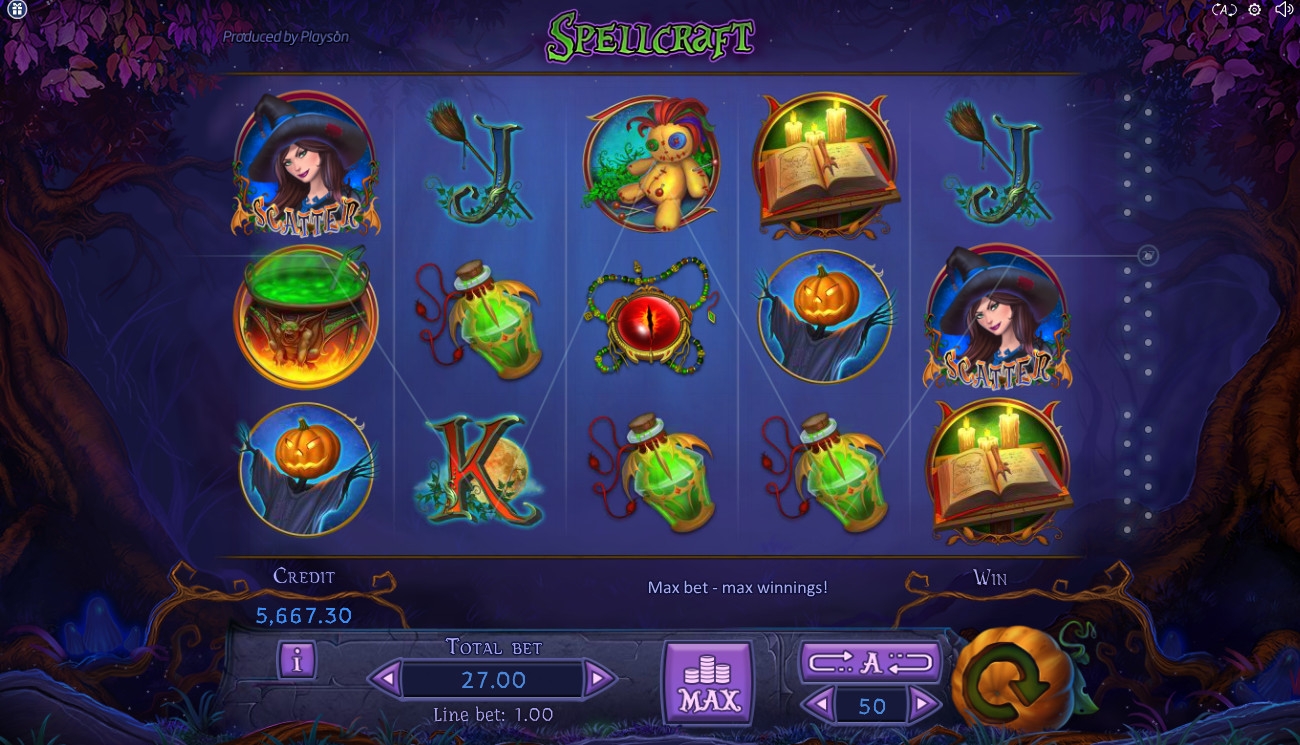Start autoplay with the A button
This screenshot has width=1300, height=745.
(x=870, y=662)
